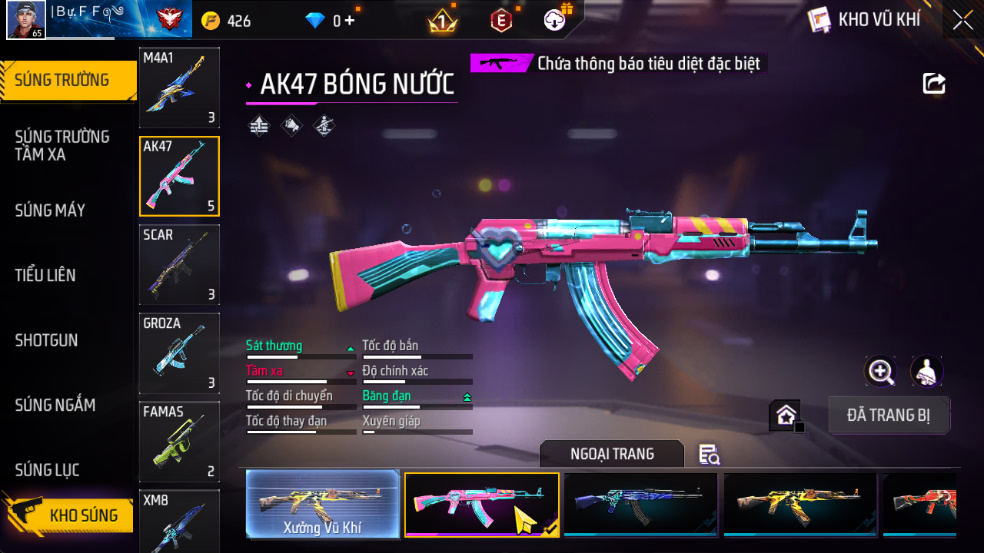Close the weapon armory screen

[962, 19]
